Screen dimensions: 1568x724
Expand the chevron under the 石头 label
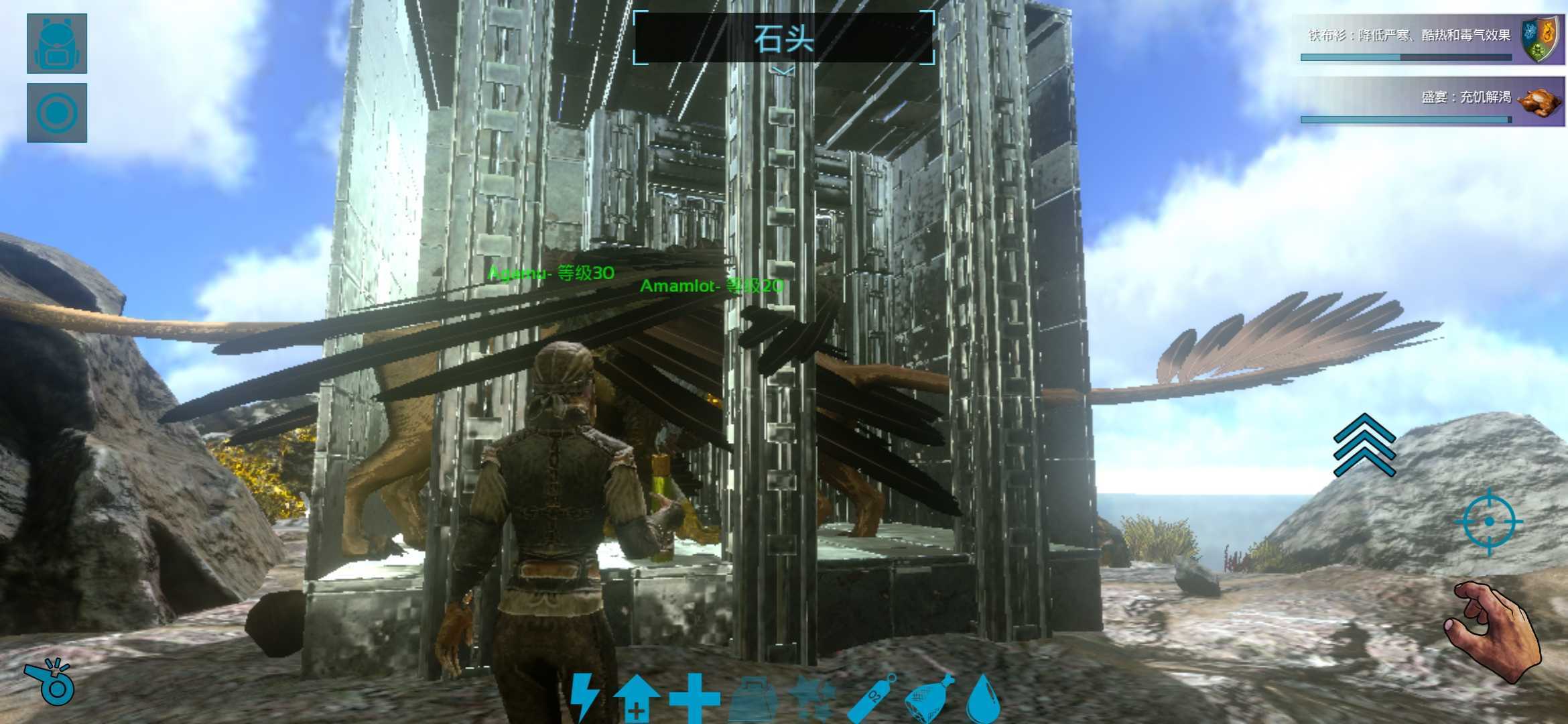coord(781,70)
